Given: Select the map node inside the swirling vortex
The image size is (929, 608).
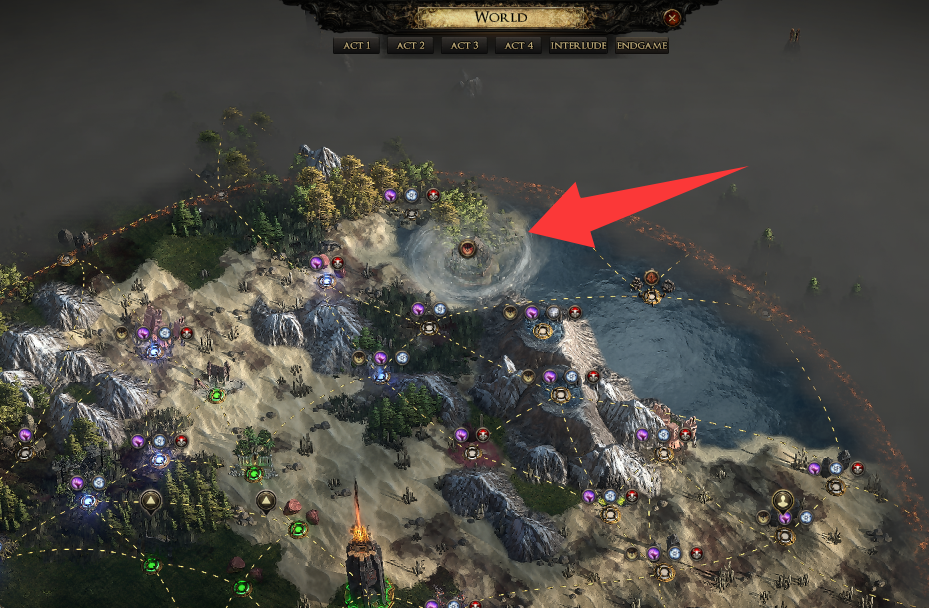Looking at the screenshot, I should tap(466, 247).
